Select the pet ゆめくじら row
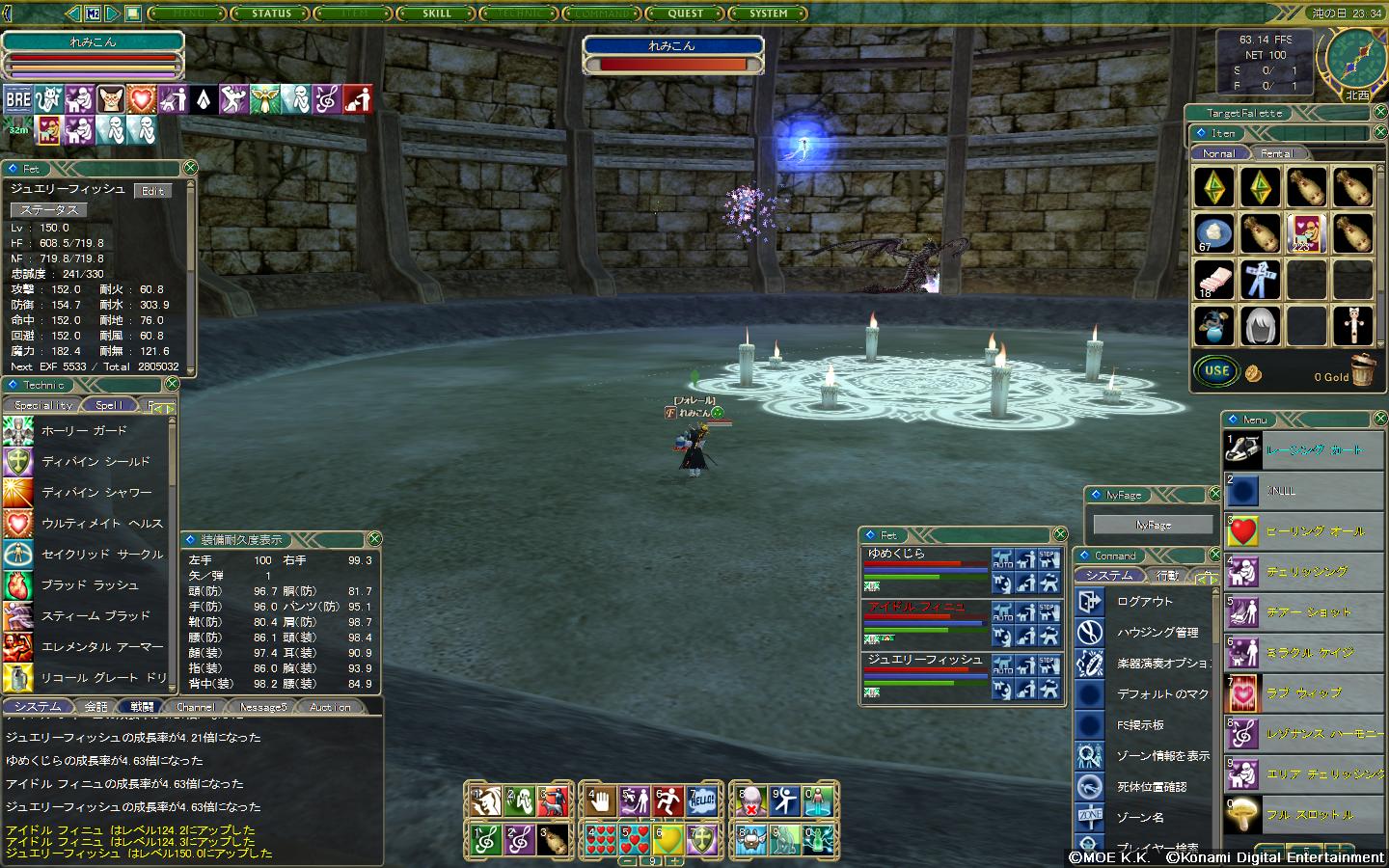The height and width of the screenshot is (868, 1389). pos(924,555)
